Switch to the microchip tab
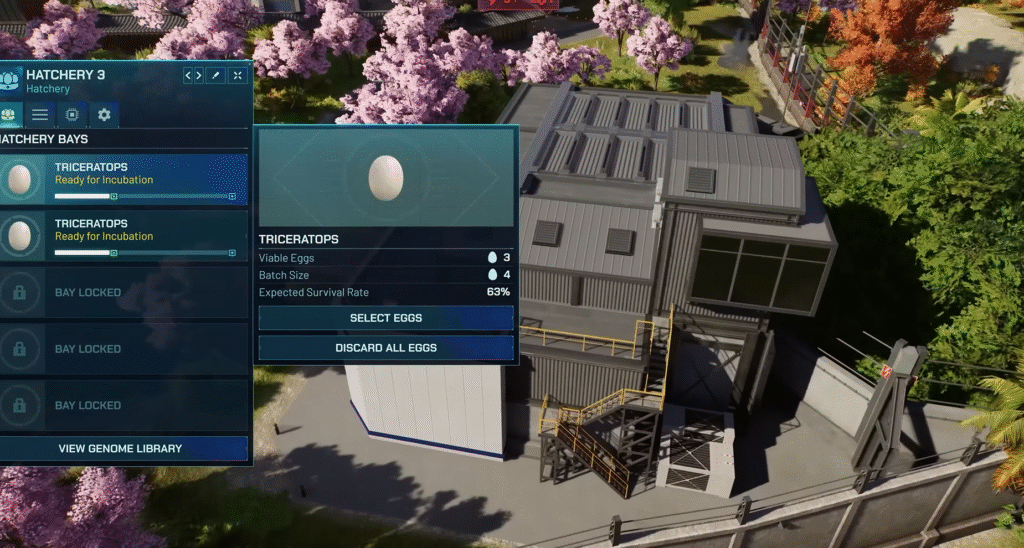This screenshot has width=1024, height=548. pos(71,114)
